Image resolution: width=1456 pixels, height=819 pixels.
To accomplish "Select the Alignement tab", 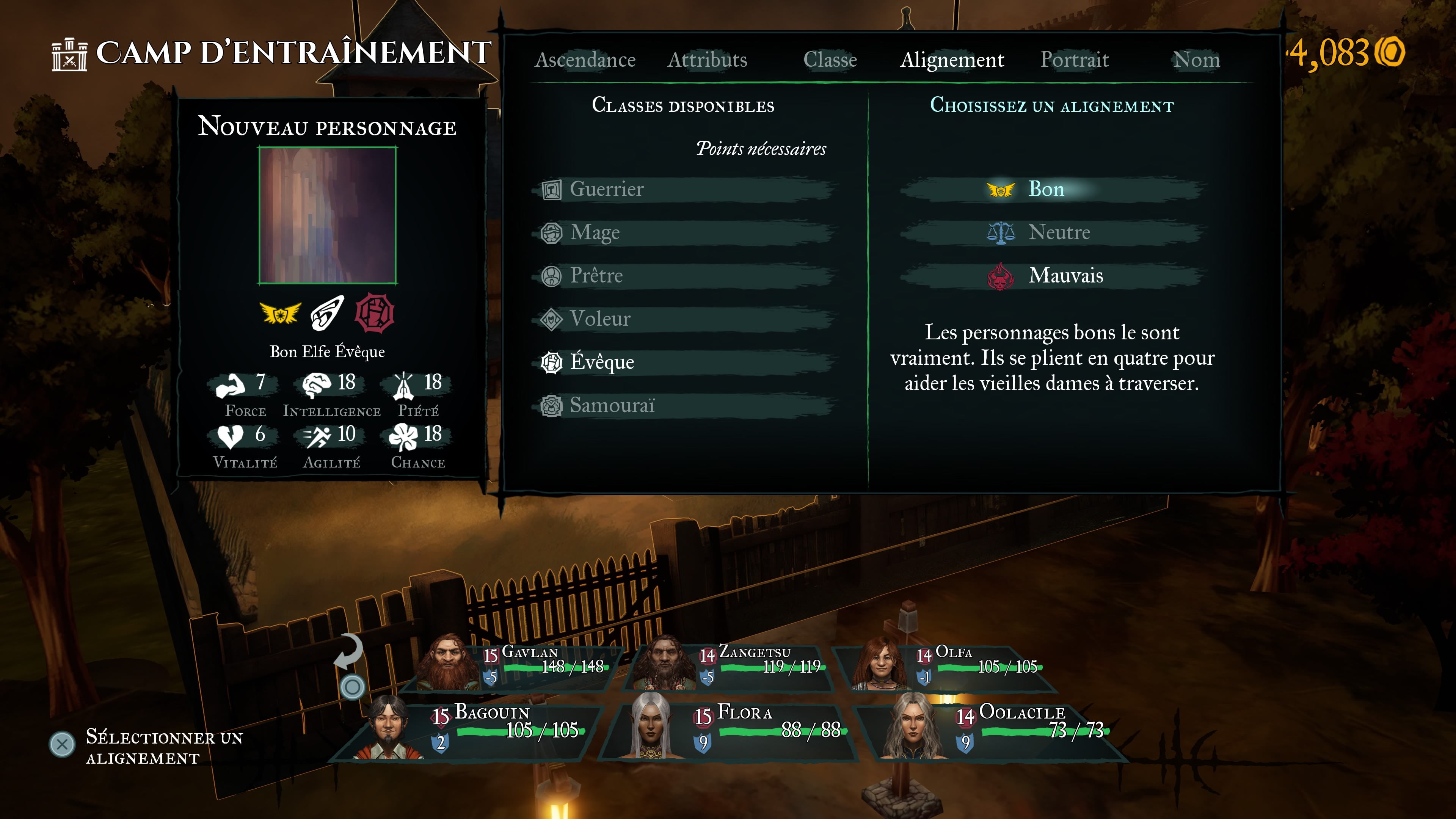I will pyautogui.click(x=952, y=60).
